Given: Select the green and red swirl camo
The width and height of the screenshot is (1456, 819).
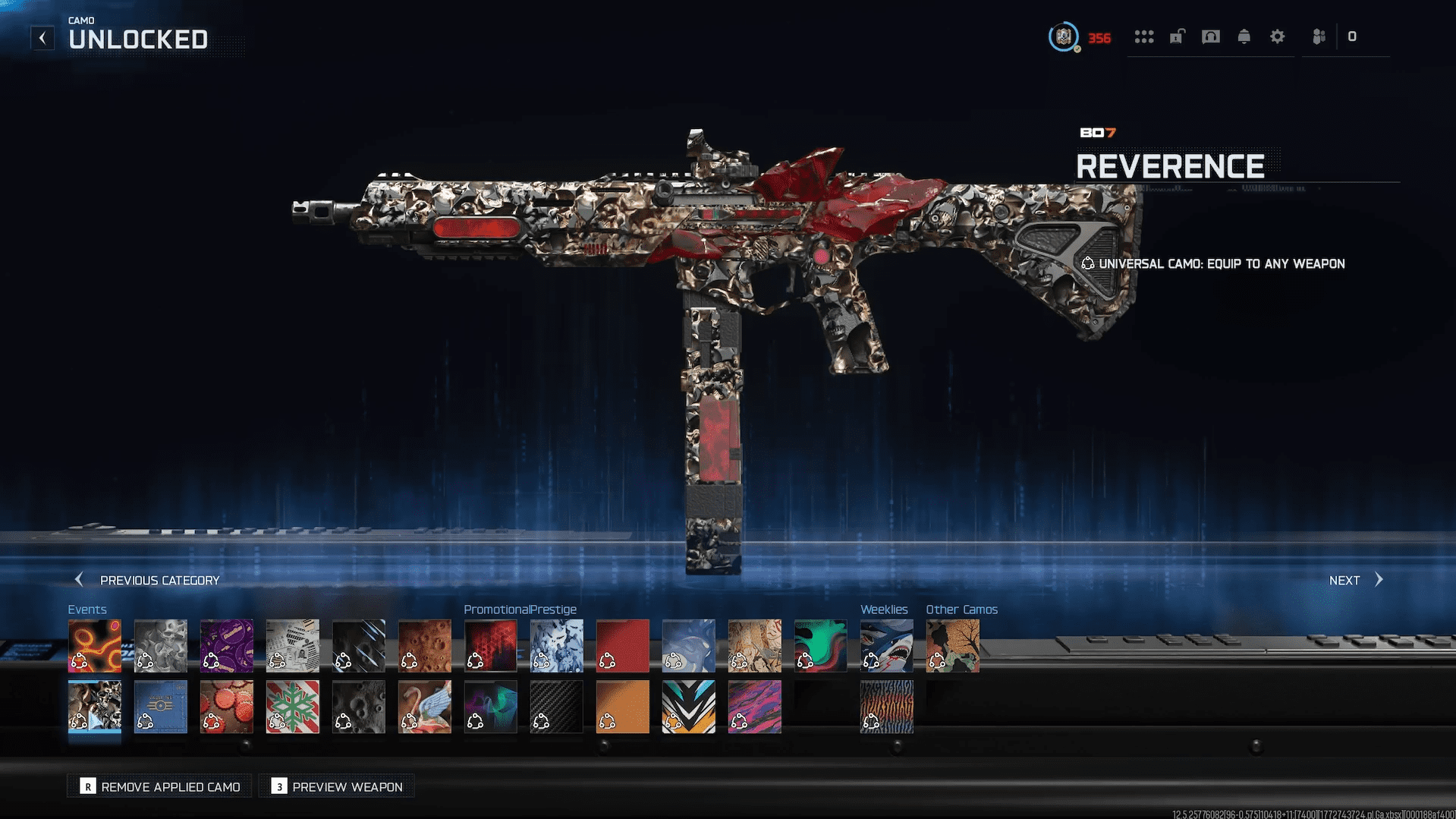Looking at the screenshot, I should click(820, 646).
